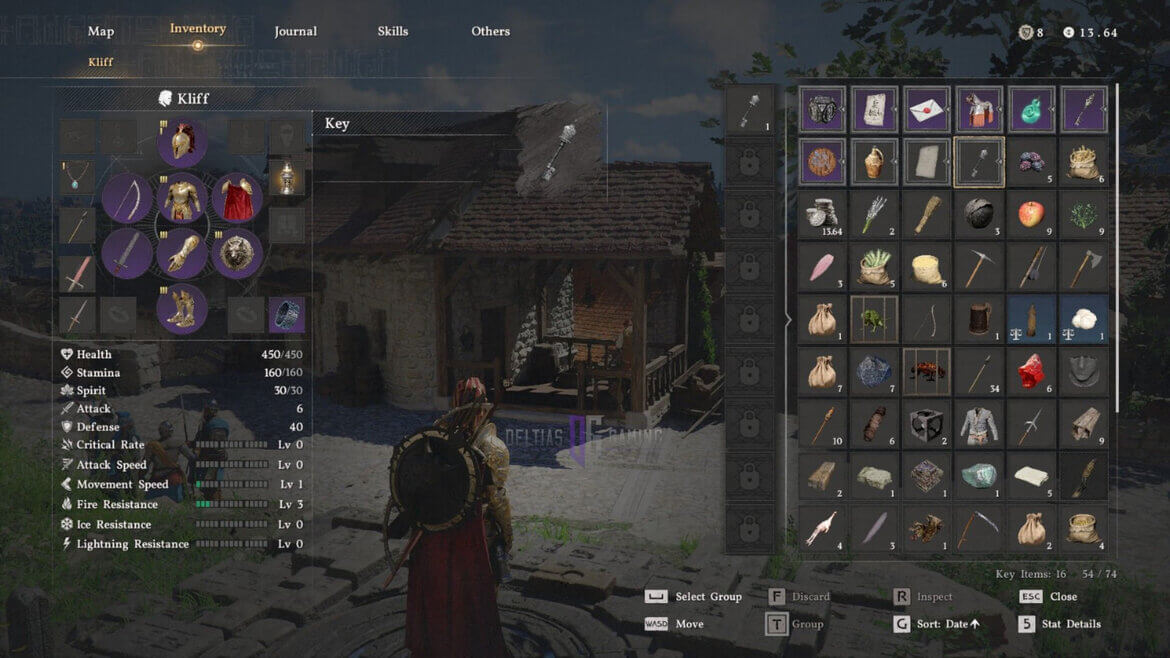
Task: Switch to the Journal tab
Action: [x=295, y=31]
